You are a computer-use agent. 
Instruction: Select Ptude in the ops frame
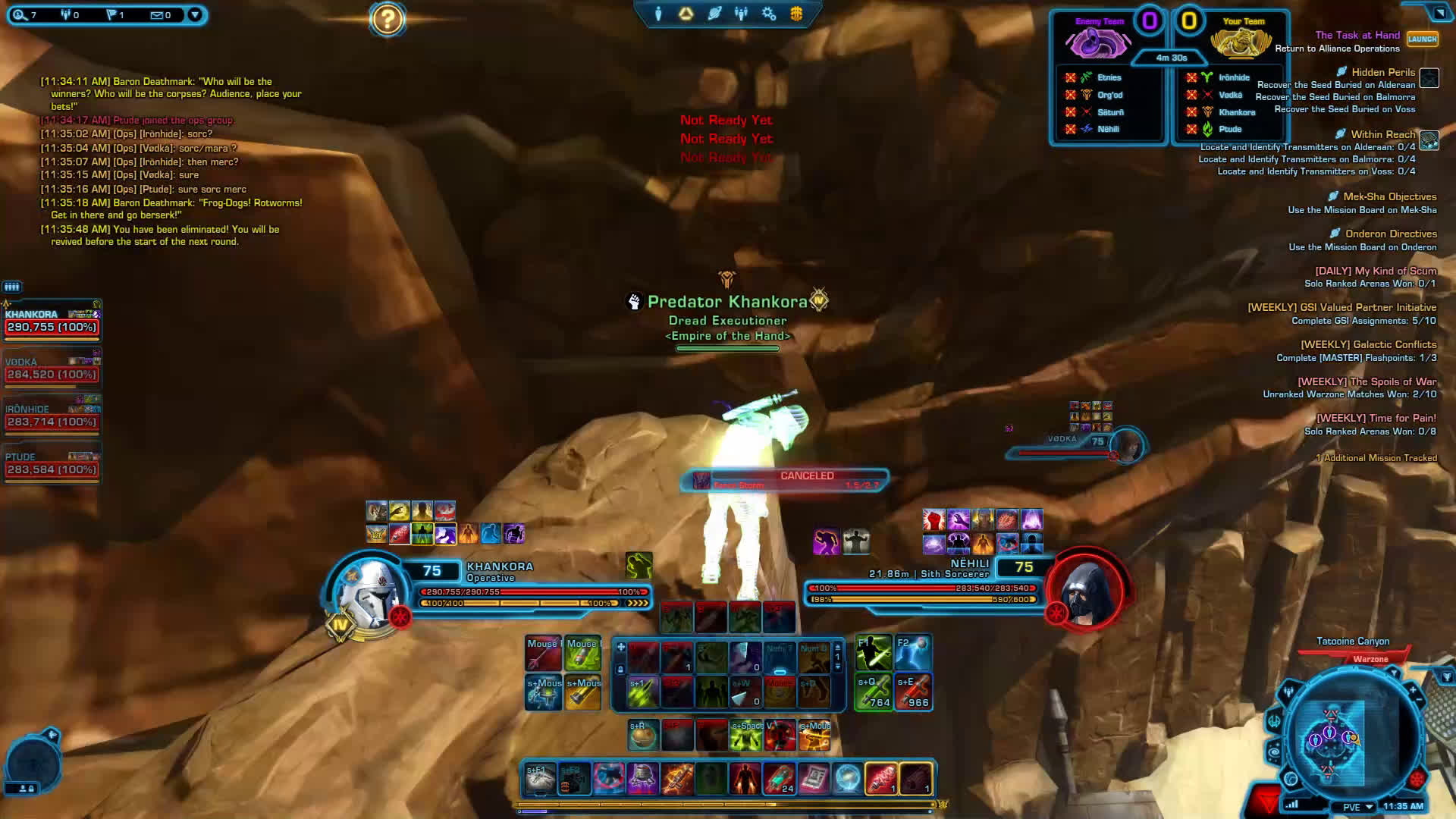click(52, 464)
